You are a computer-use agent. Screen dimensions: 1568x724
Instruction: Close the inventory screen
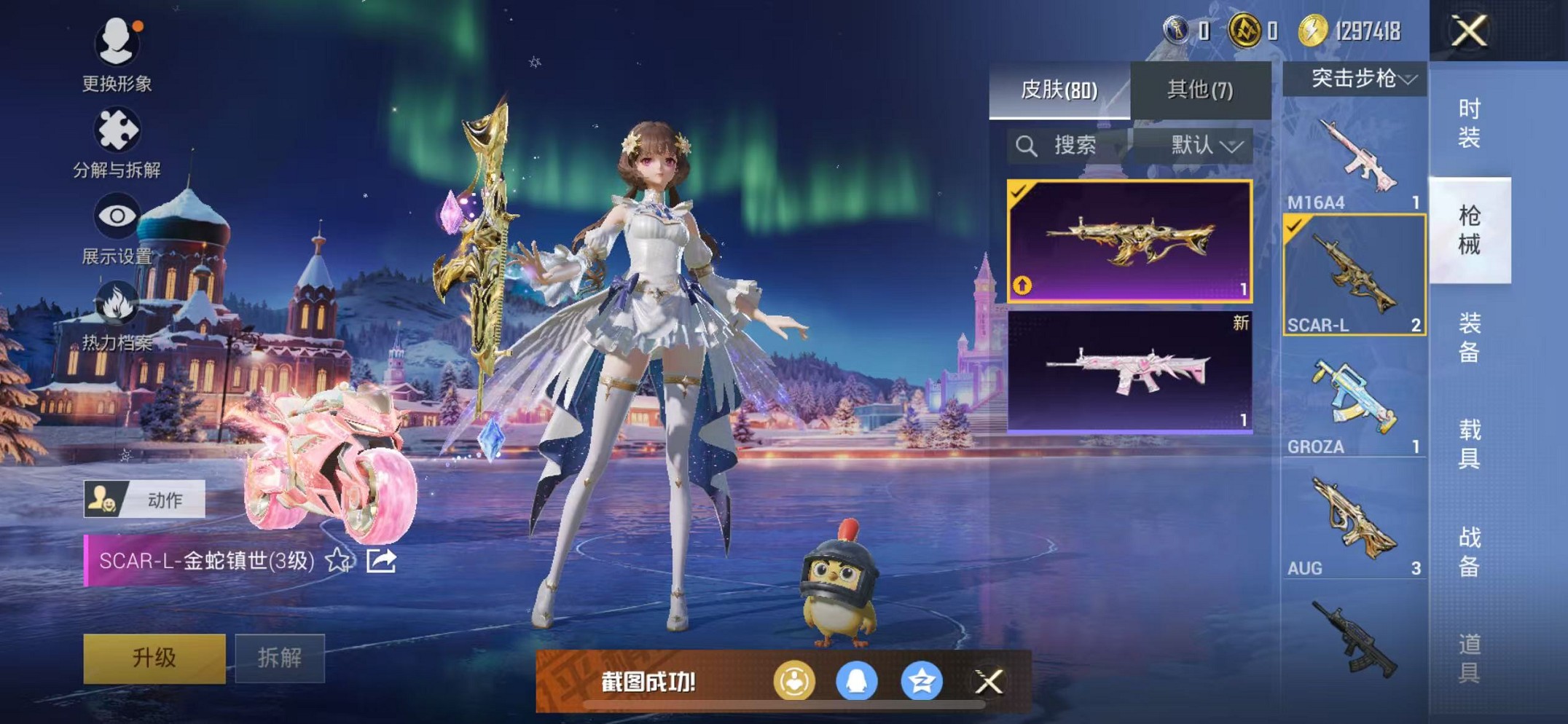click(x=1468, y=31)
